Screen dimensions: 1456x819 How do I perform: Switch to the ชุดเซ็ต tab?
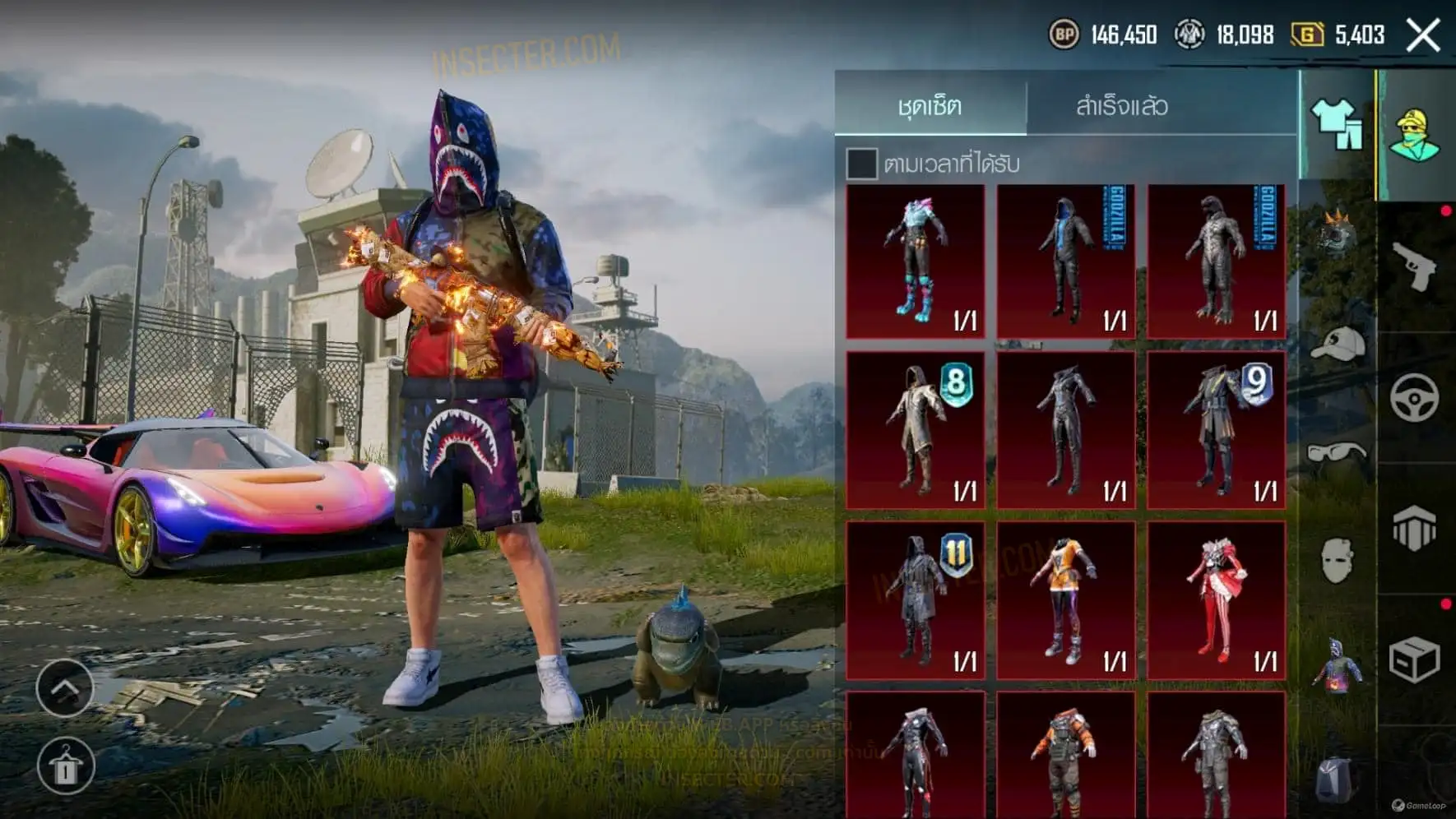pos(930,105)
